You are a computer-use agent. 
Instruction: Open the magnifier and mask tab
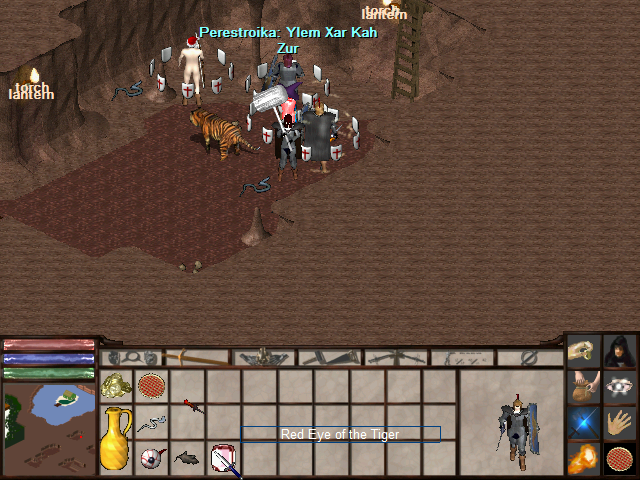point(133,357)
